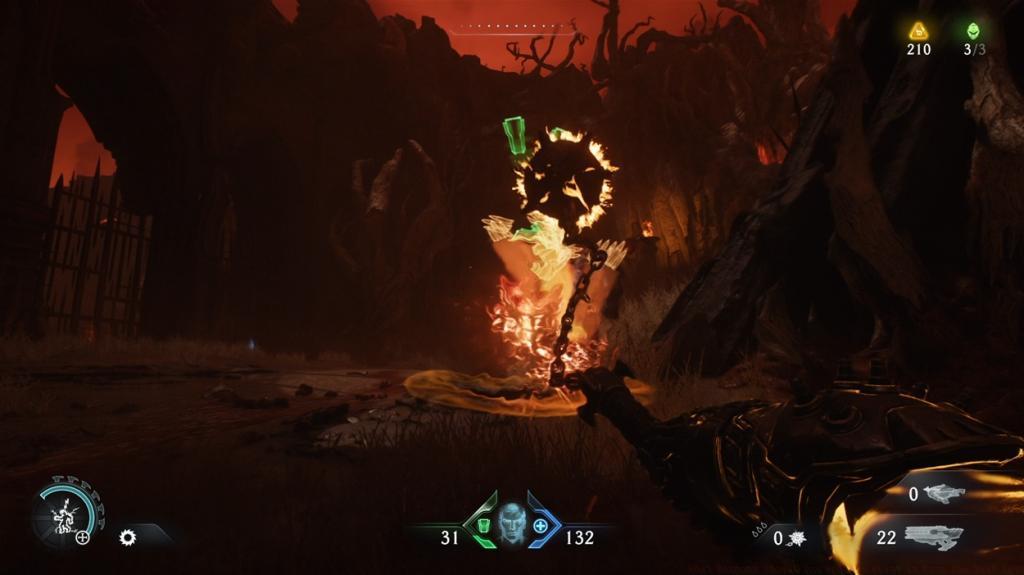
Task: Select the spiked grenade icon
Action: (798, 539)
